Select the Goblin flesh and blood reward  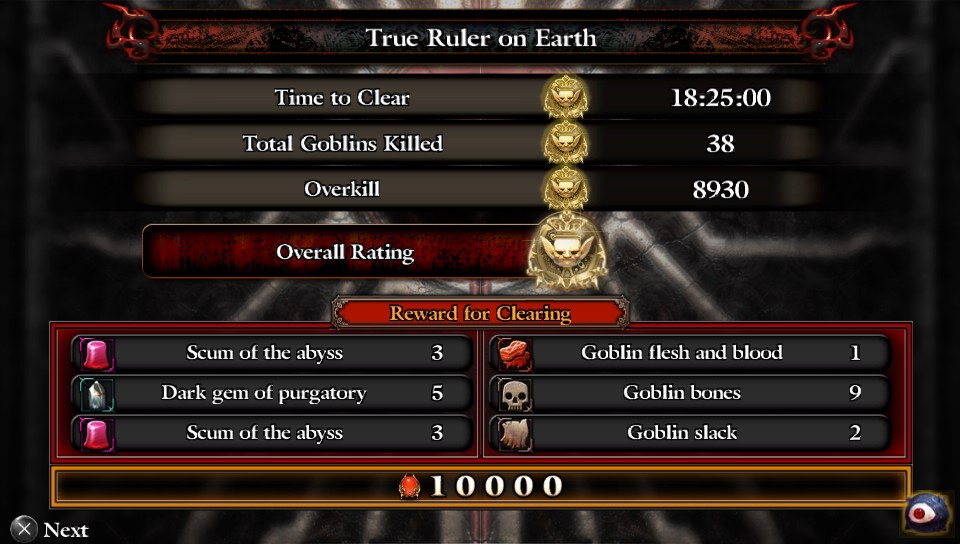(x=690, y=353)
